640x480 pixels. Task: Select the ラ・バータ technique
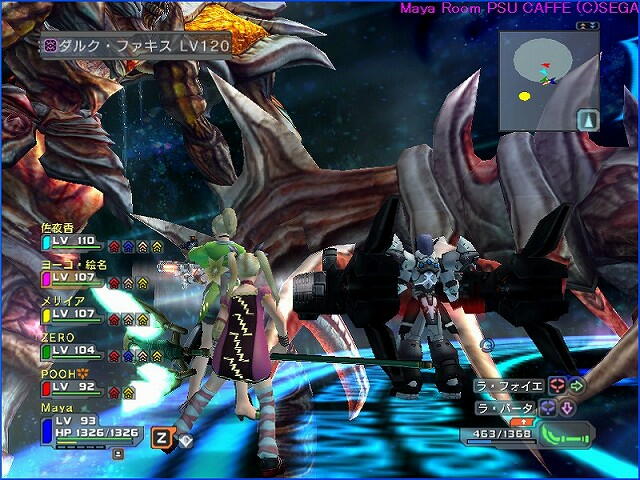pyautogui.click(x=505, y=408)
